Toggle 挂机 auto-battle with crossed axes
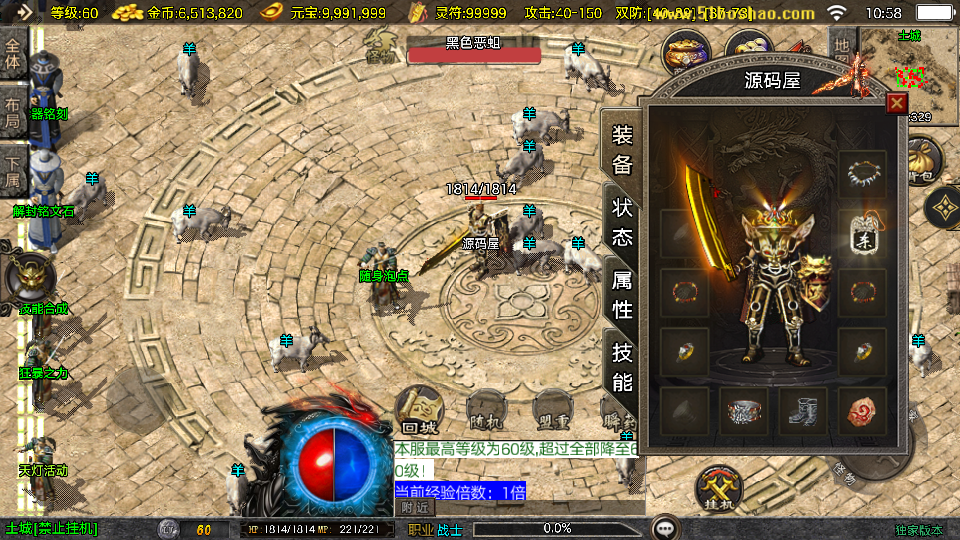 pyautogui.click(x=721, y=491)
